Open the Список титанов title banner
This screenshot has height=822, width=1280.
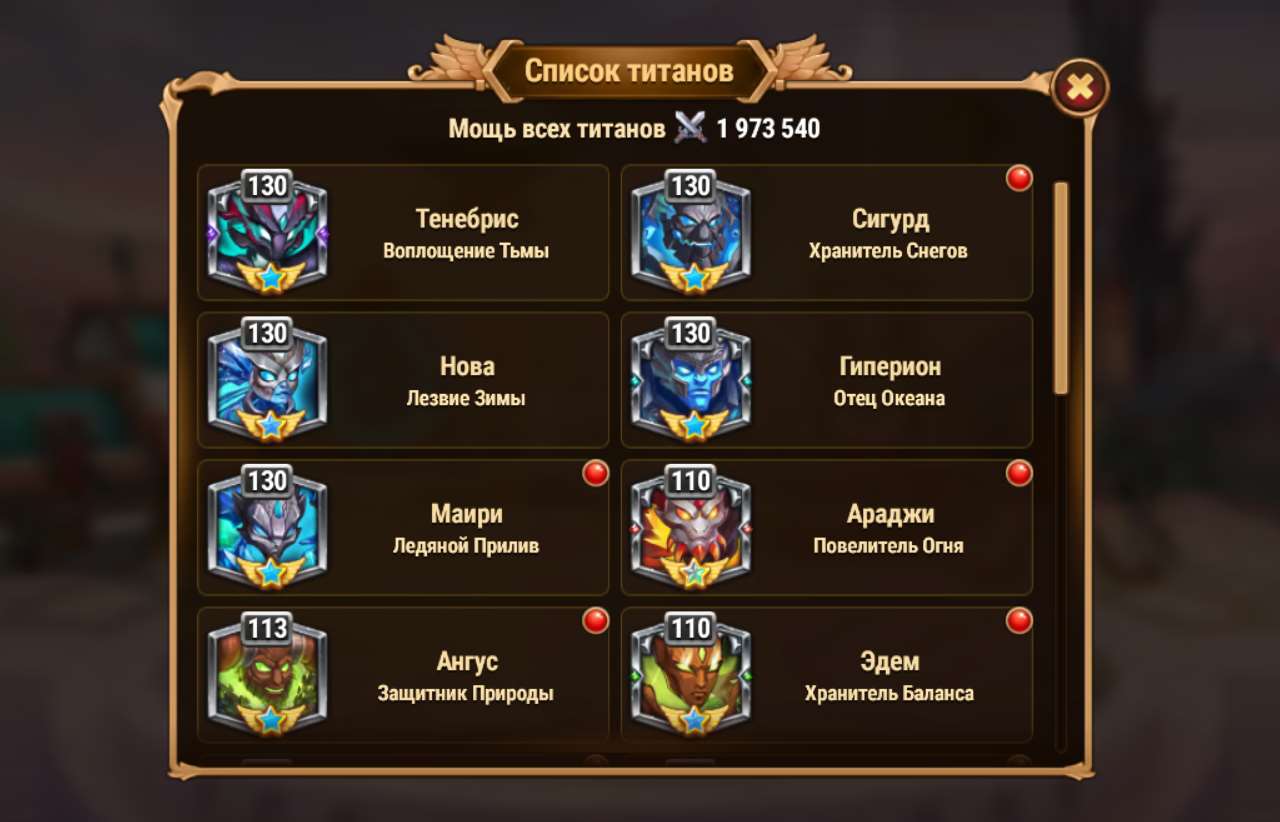633,70
